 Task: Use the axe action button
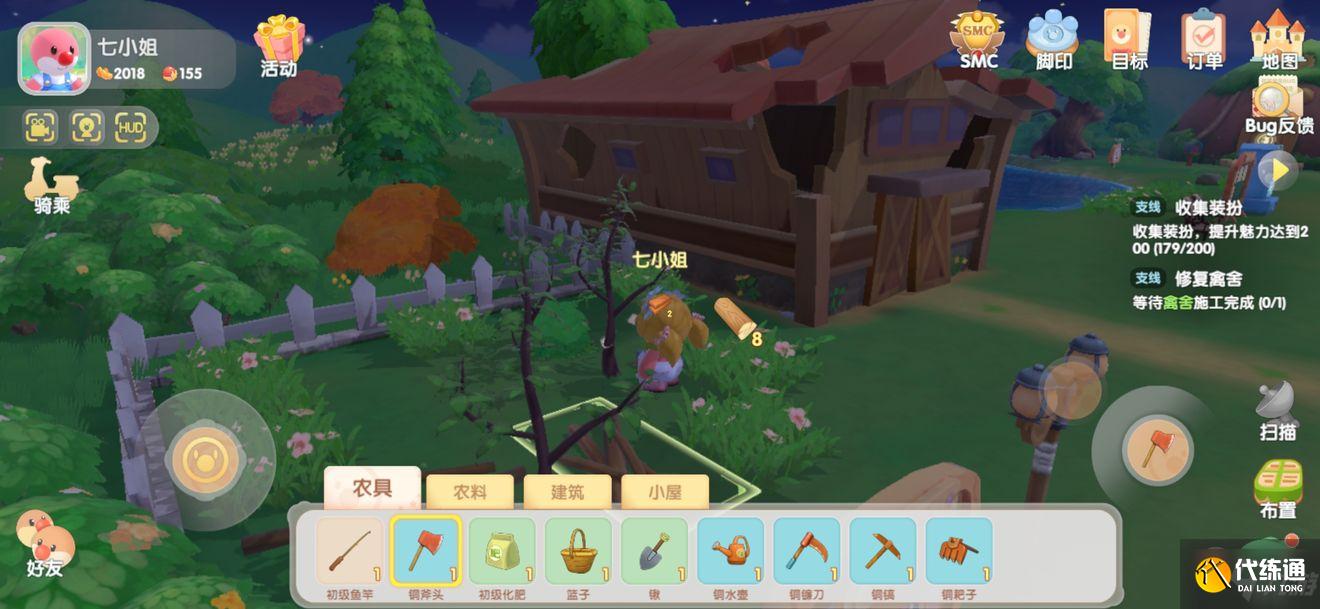point(1159,449)
